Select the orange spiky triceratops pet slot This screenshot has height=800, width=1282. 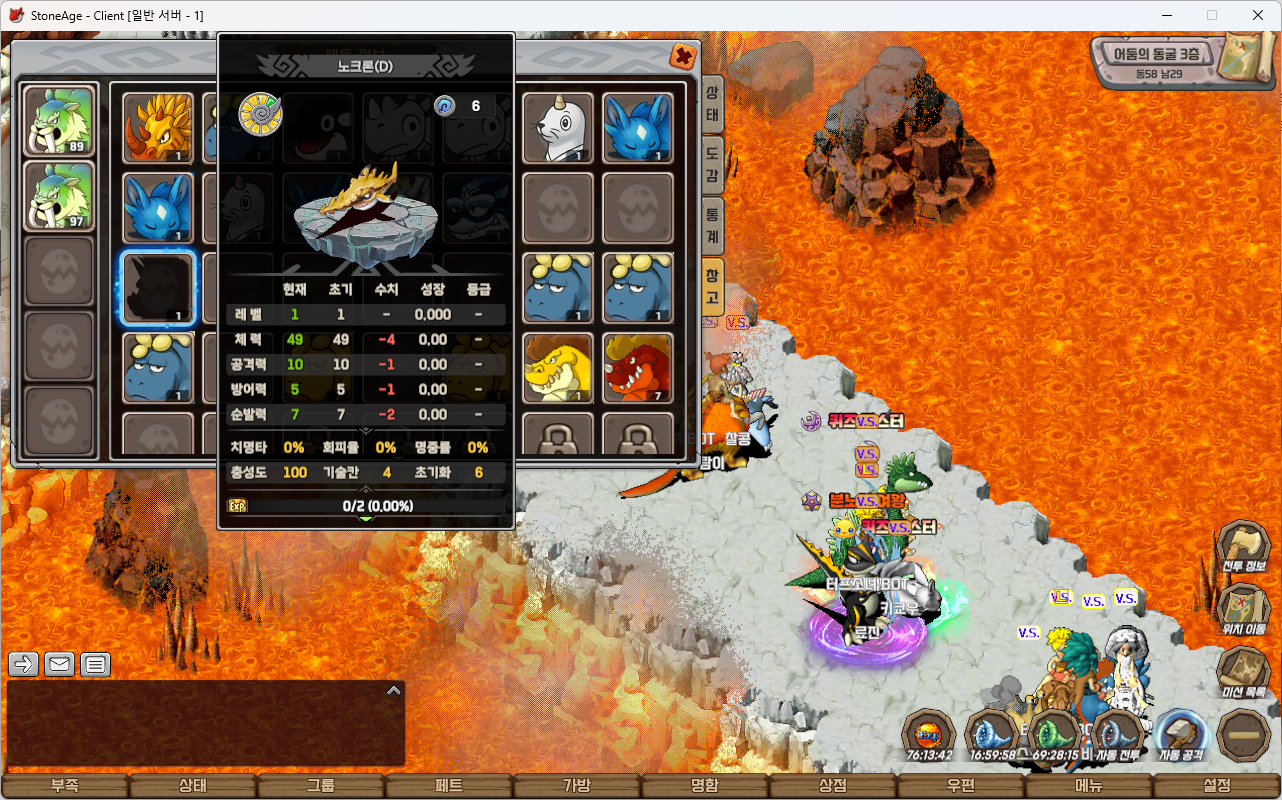pyautogui.click(x=158, y=128)
